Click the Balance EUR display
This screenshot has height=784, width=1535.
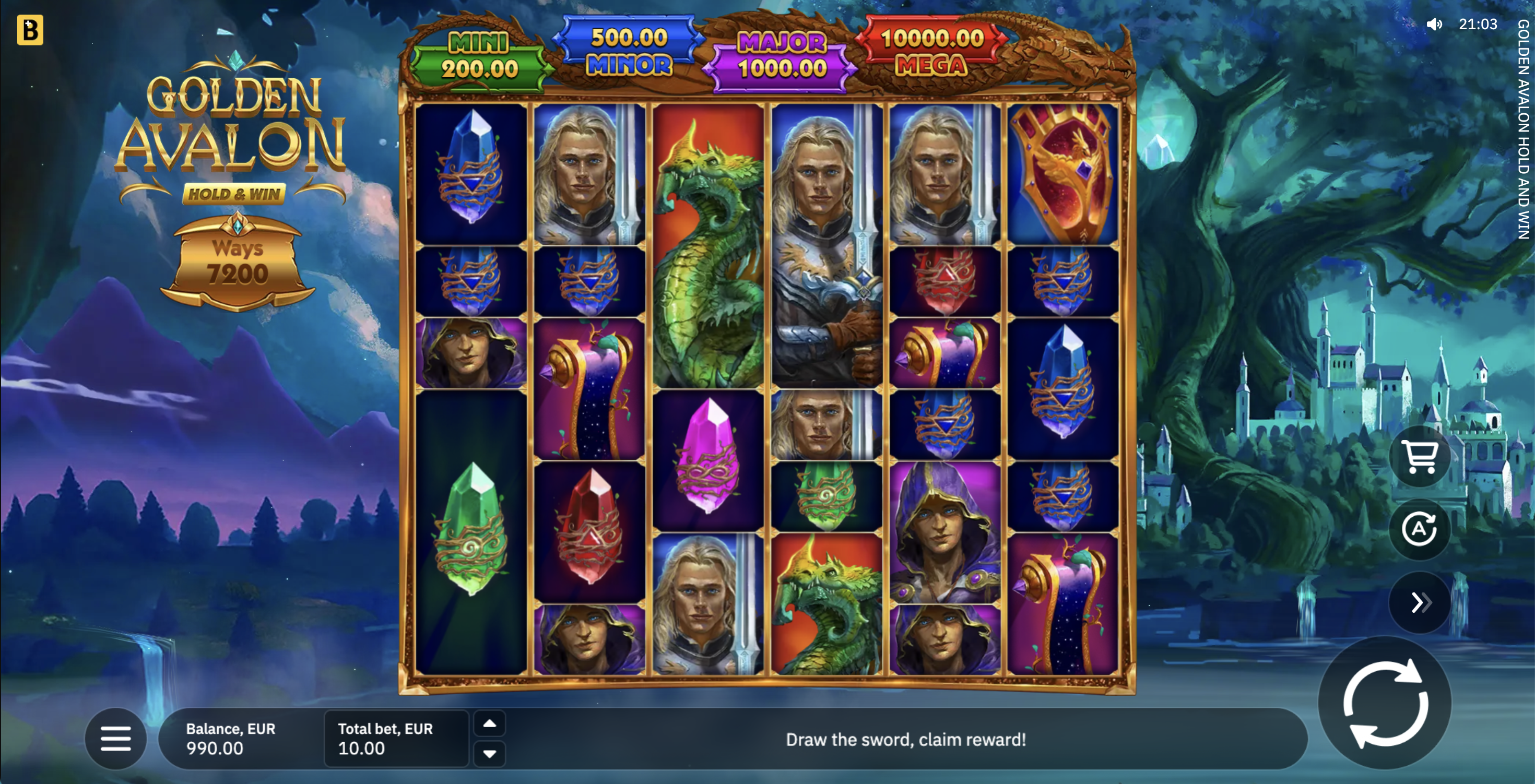click(231, 739)
